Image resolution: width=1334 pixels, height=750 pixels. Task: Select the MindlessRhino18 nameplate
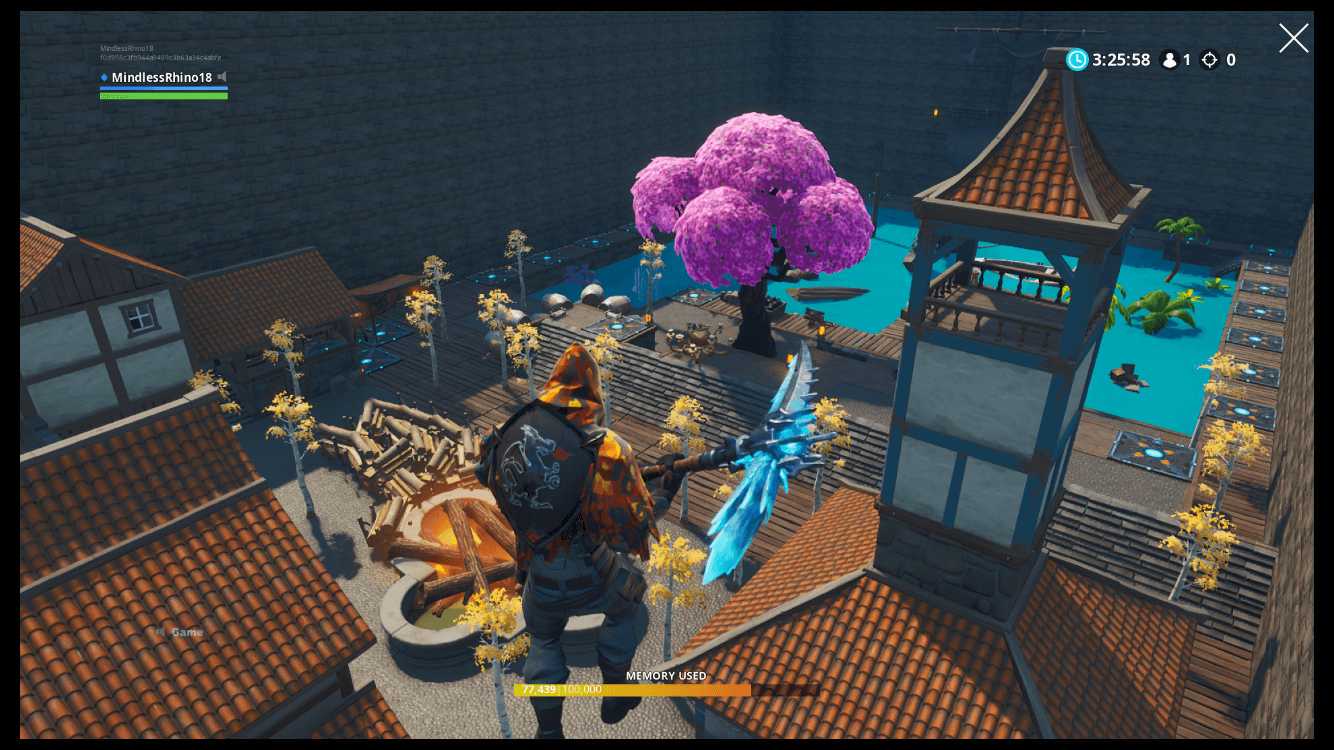coord(160,77)
